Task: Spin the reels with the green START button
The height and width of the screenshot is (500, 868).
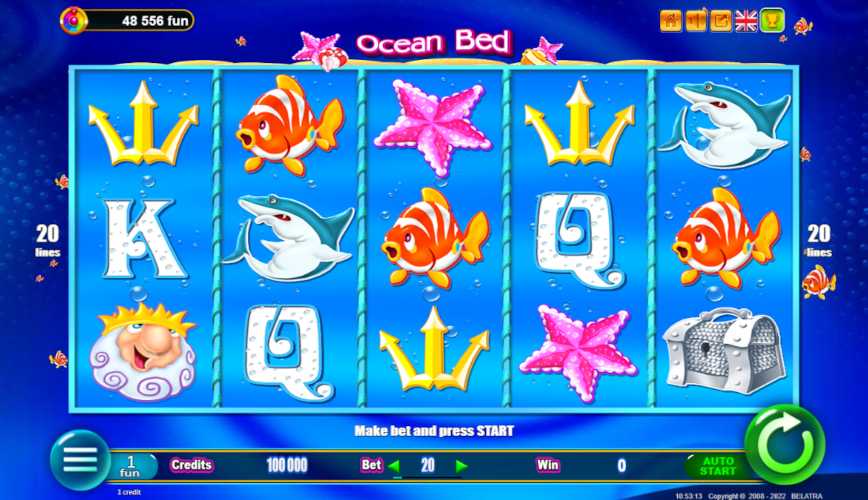Action: [784, 444]
